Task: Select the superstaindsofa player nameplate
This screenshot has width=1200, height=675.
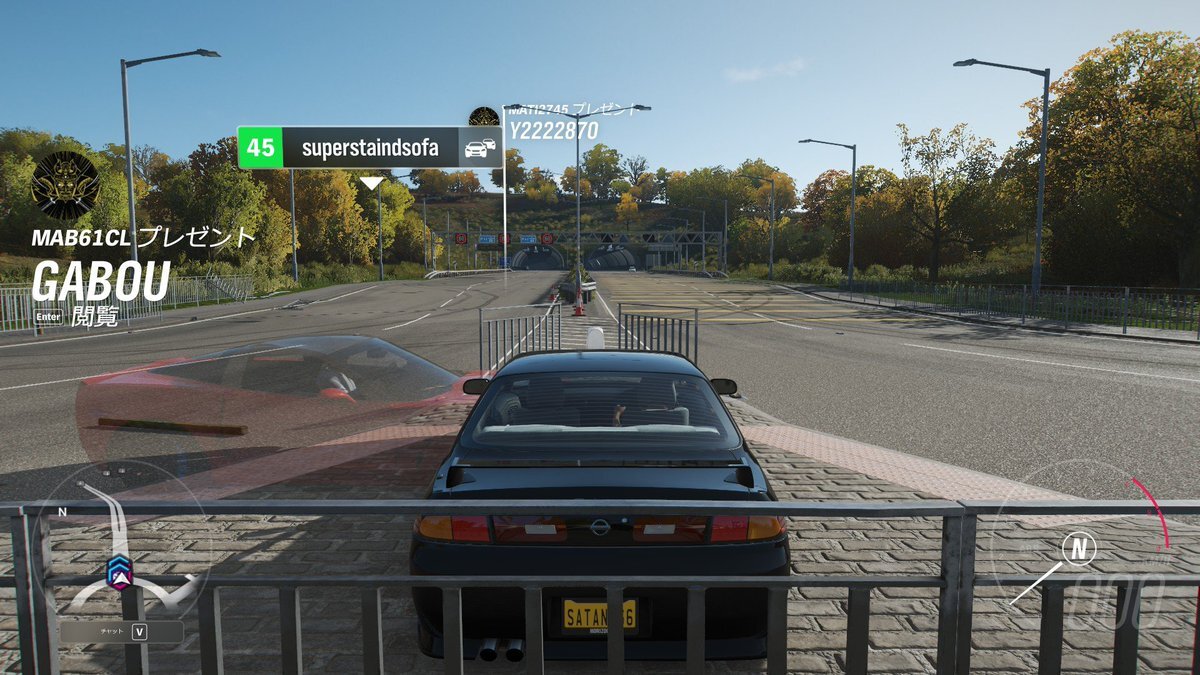Action: click(x=369, y=148)
